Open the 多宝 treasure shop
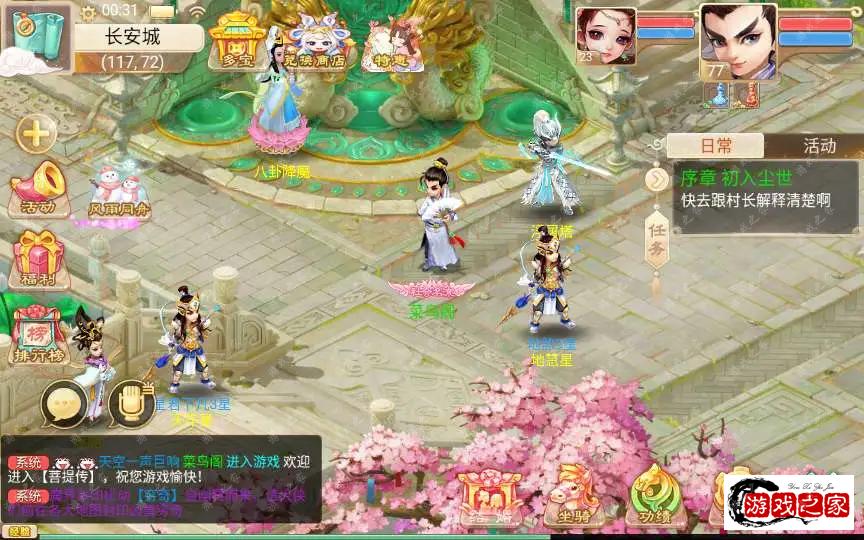Screen dimensions: 864x540 (236, 41)
